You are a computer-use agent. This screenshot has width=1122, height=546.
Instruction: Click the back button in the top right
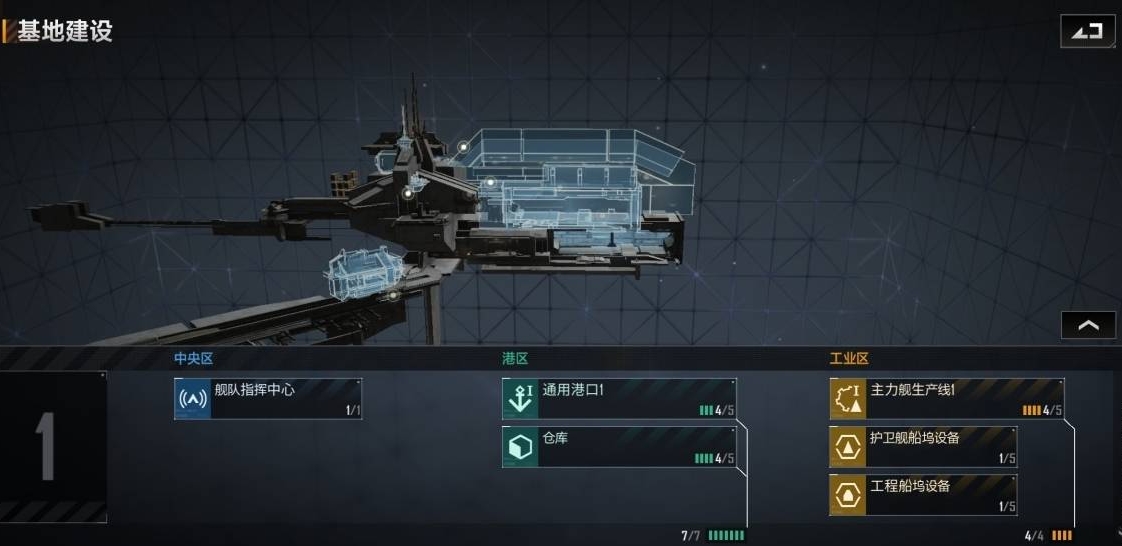tap(1087, 31)
